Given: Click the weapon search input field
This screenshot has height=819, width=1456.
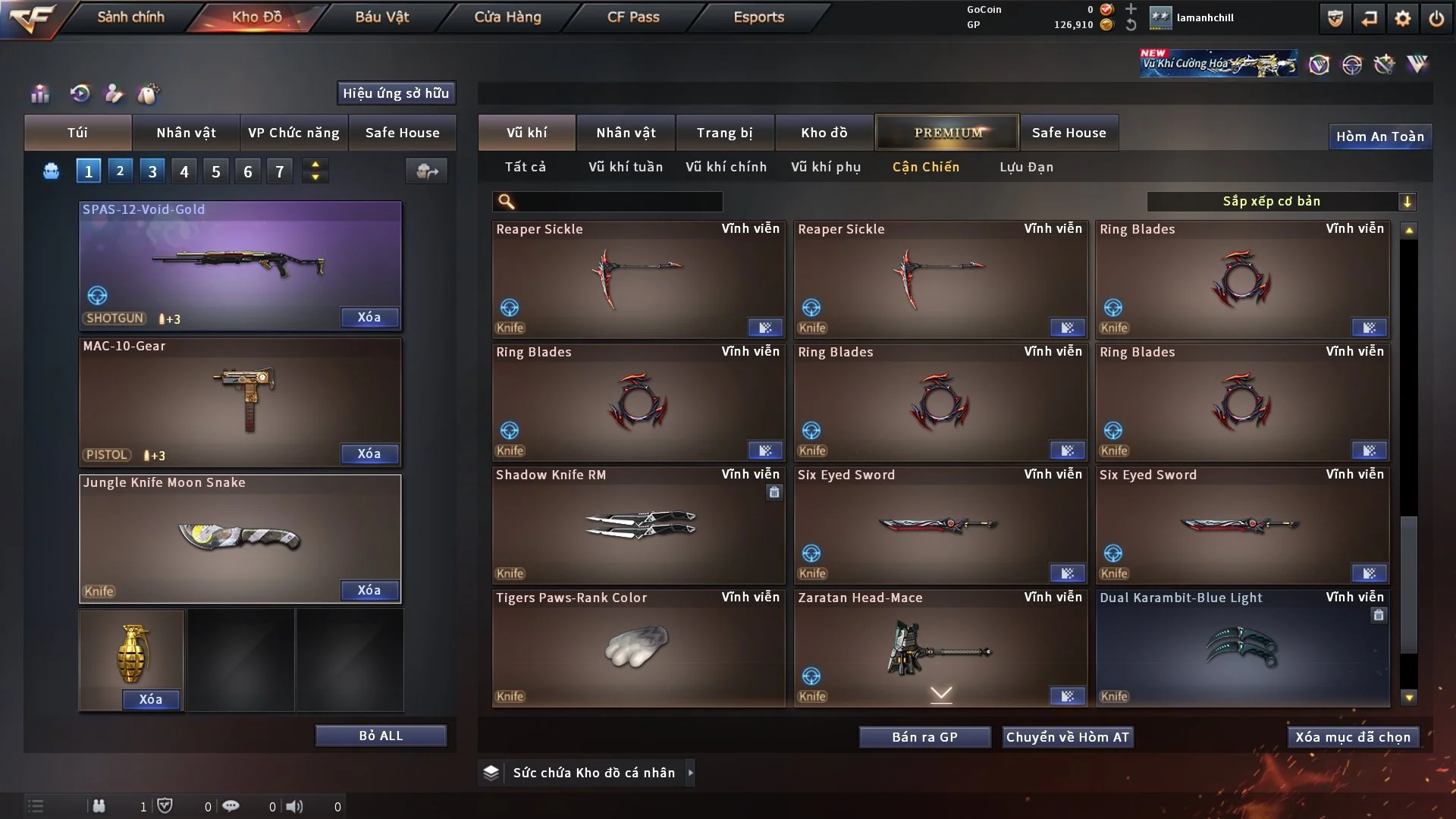Looking at the screenshot, I should pos(618,201).
